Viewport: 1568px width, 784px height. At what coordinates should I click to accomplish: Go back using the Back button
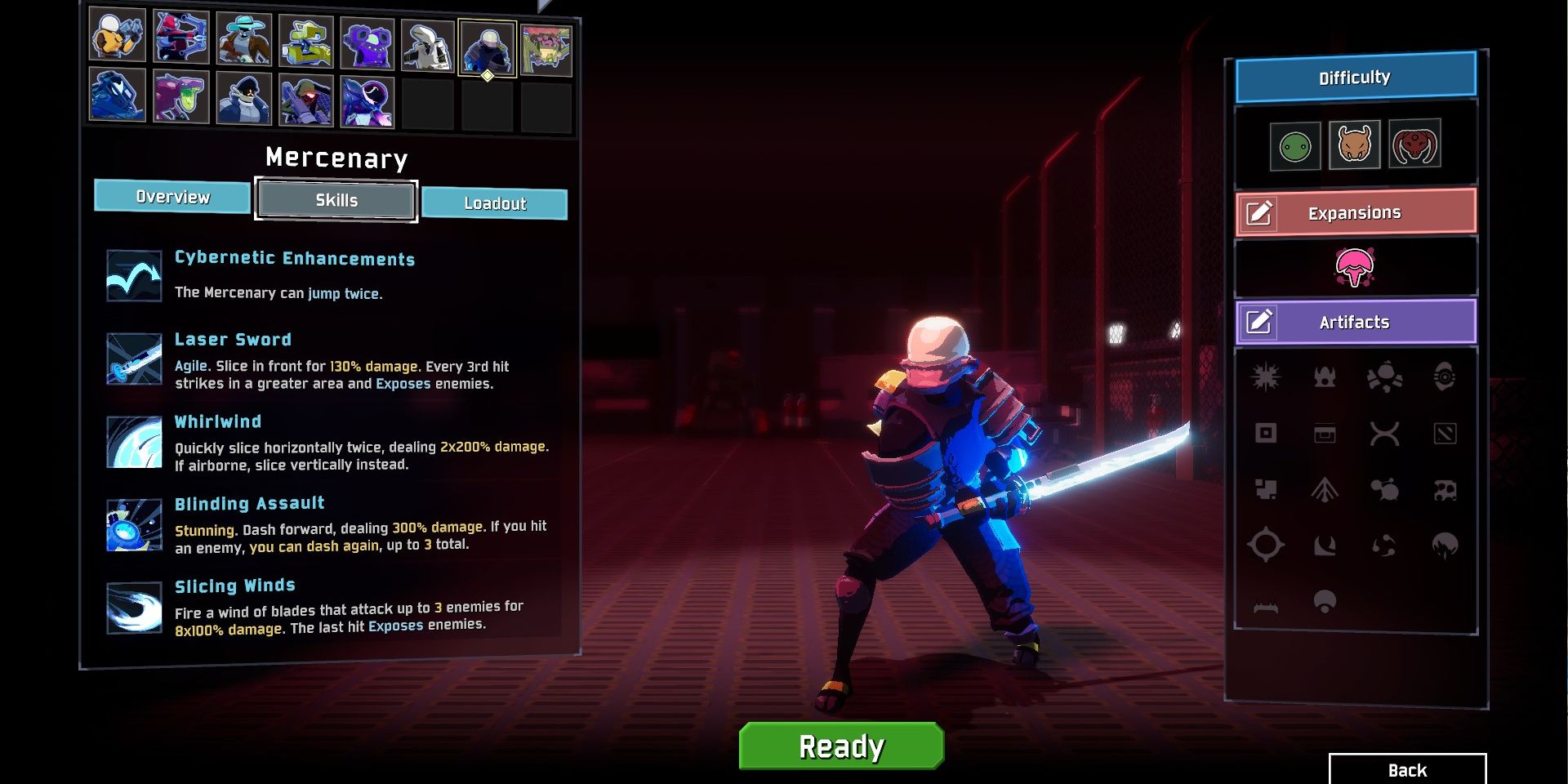1407,769
